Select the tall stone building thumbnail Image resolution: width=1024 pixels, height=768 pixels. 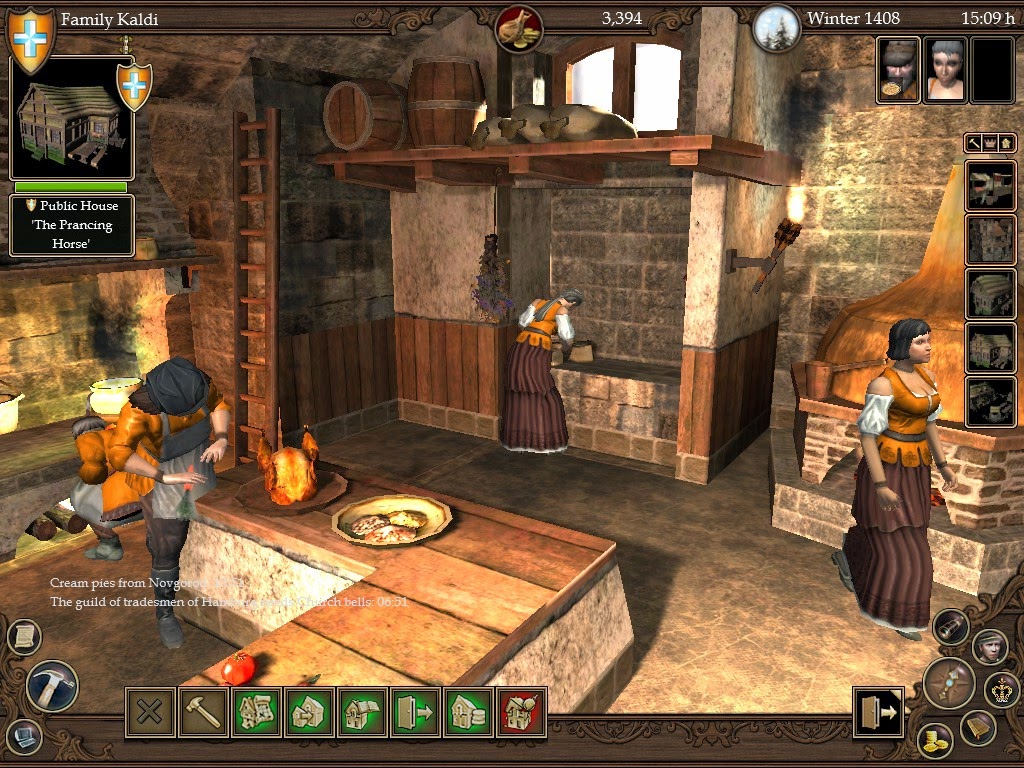tap(990, 239)
